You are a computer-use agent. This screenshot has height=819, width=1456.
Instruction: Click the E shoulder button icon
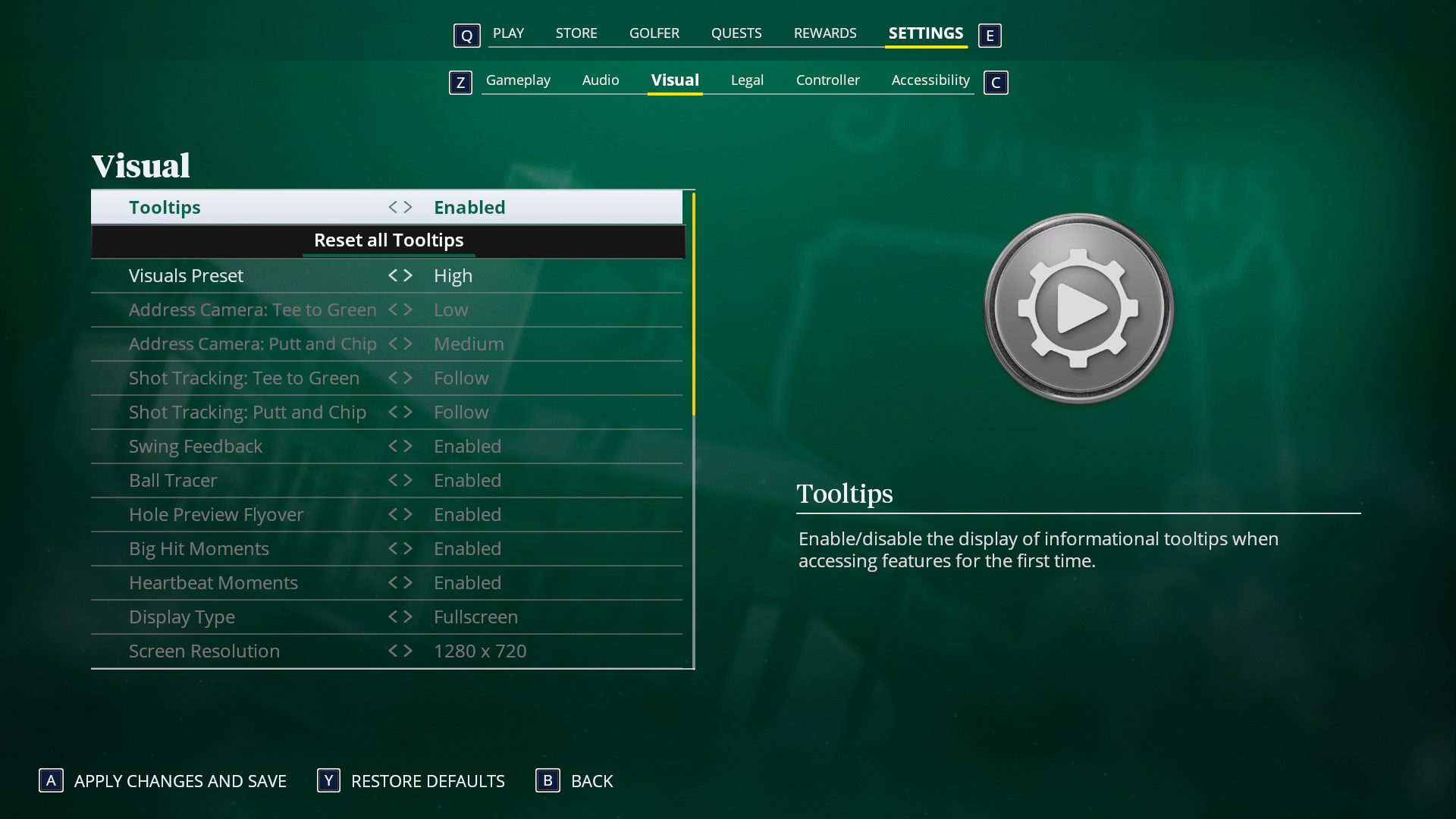(x=990, y=35)
